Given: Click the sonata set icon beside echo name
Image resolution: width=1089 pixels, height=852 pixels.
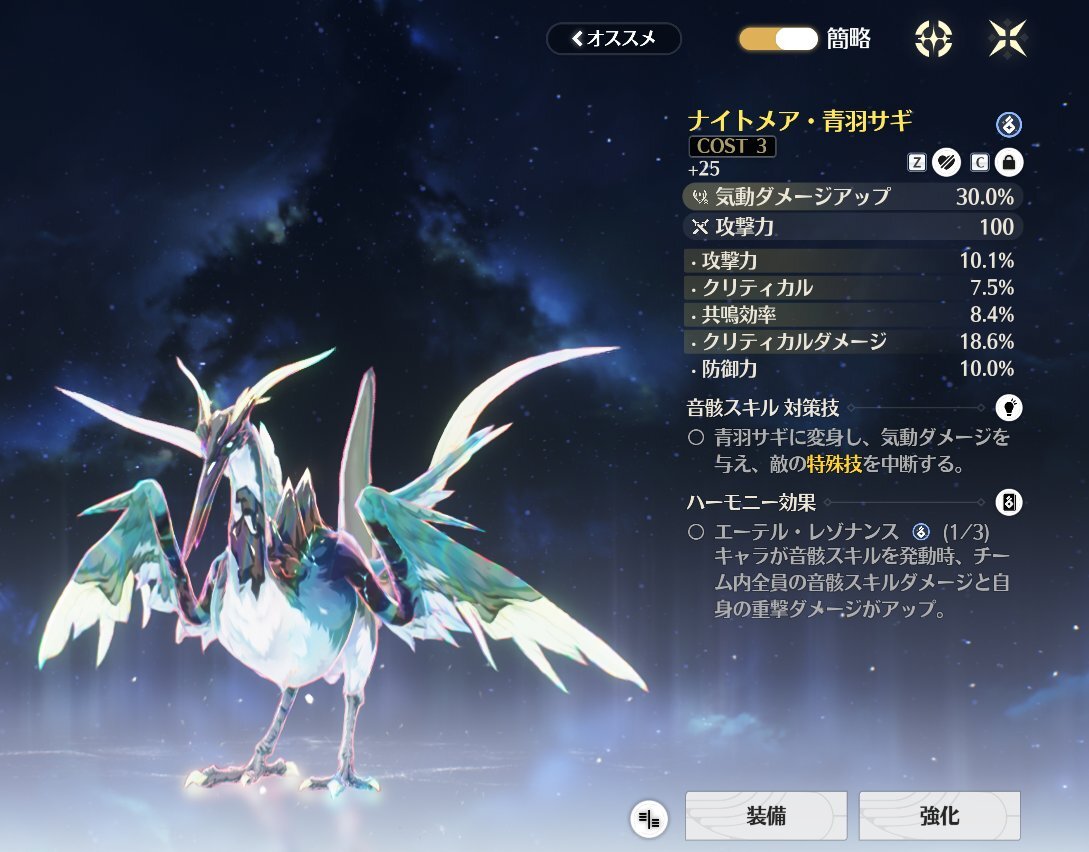Looking at the screenshot, I should tap(1008, 124).
